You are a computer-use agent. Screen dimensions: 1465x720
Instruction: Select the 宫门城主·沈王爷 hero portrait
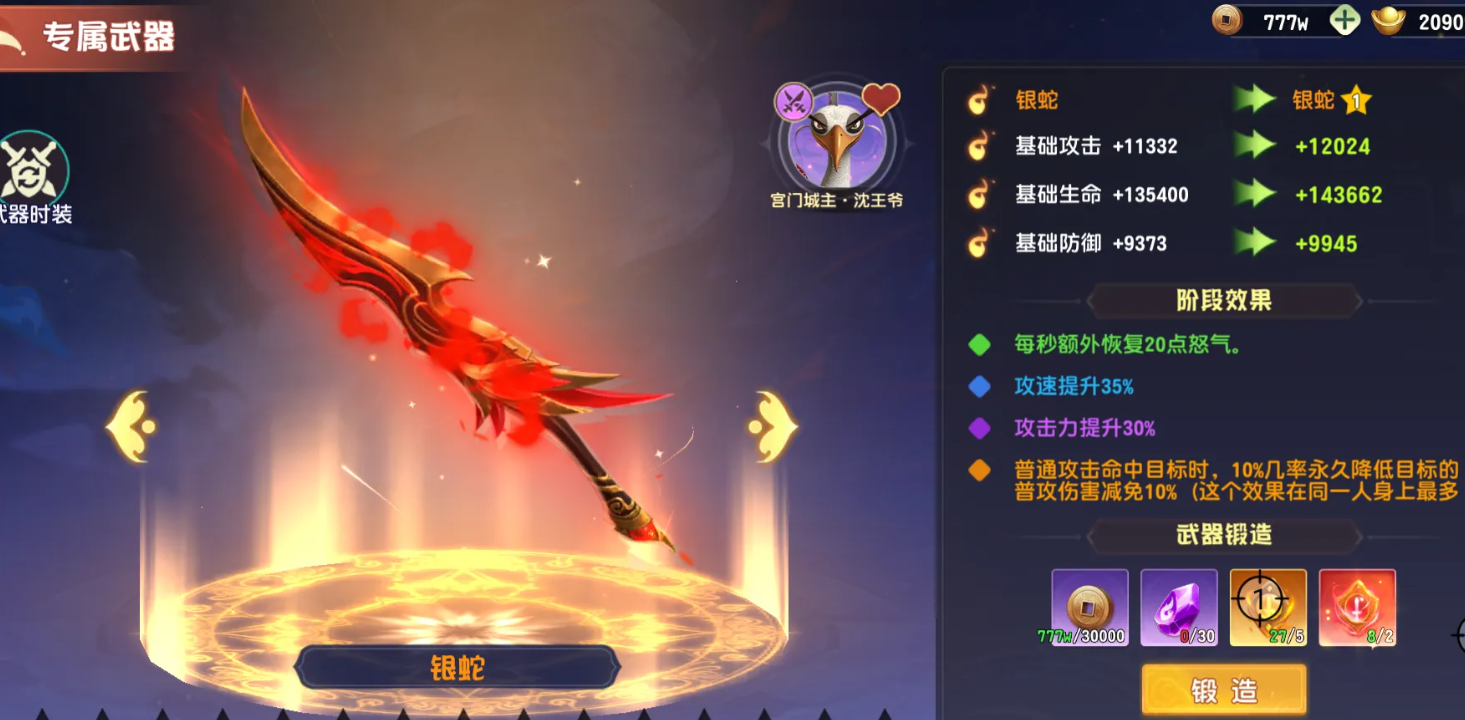click(837, 142)
